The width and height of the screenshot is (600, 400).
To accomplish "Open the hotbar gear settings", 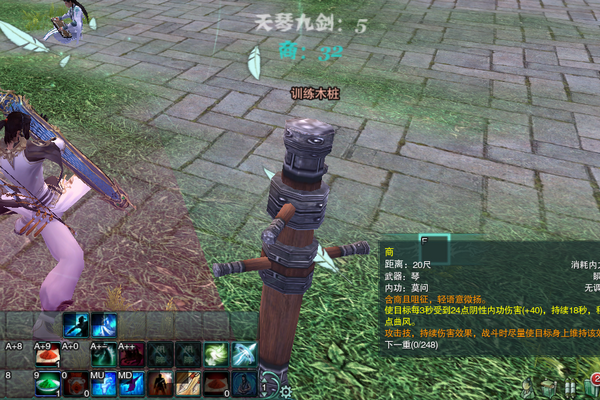I will coord(285,391).
